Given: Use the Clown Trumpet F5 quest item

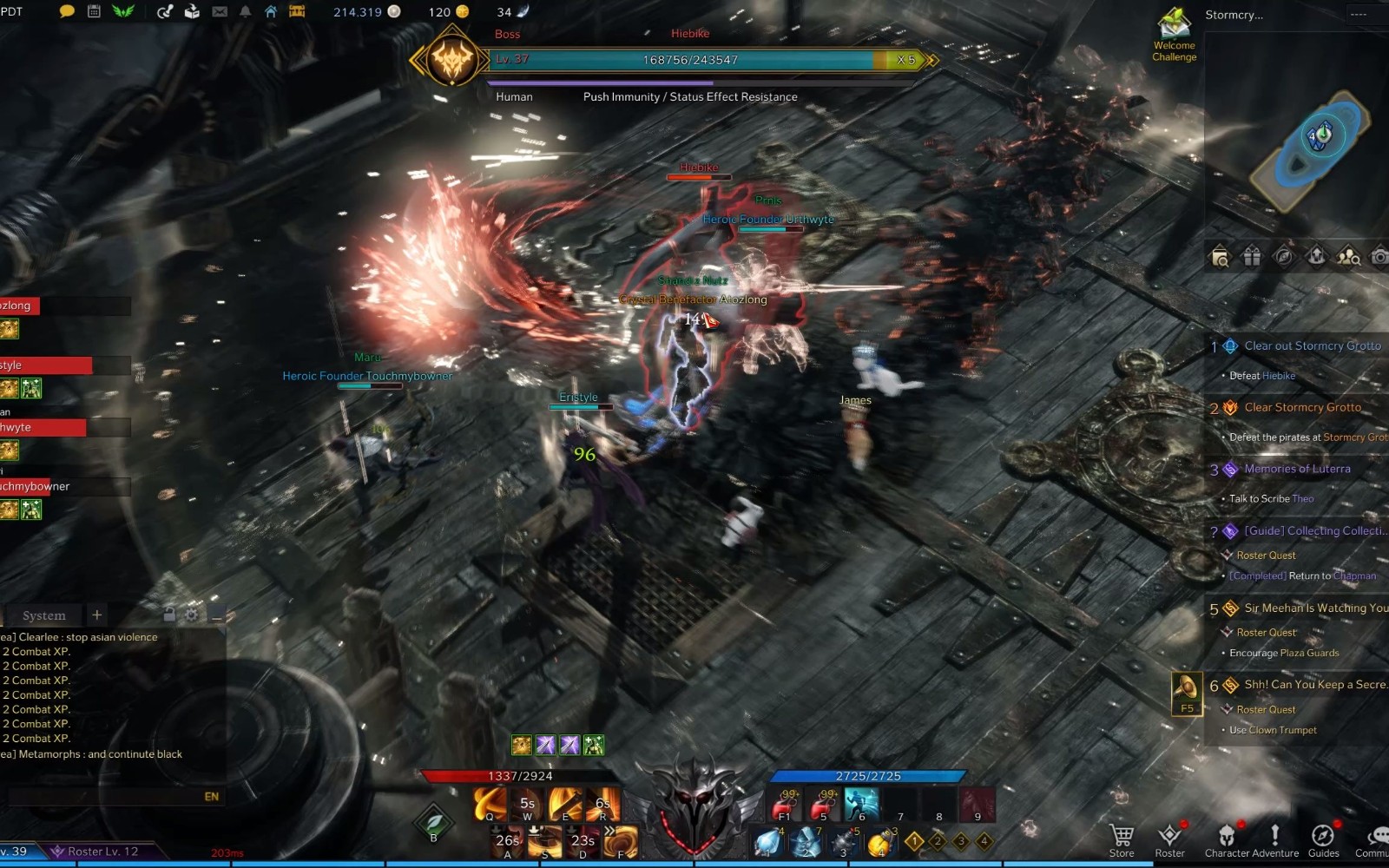Looking at the screenshot, I should point(1186,692).
